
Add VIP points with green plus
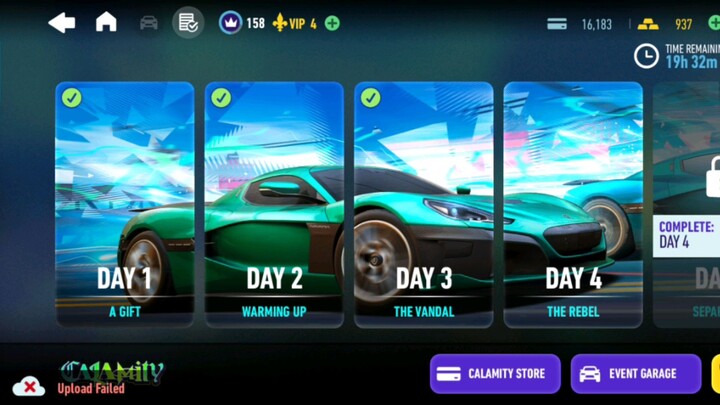[x=332, y=23]
